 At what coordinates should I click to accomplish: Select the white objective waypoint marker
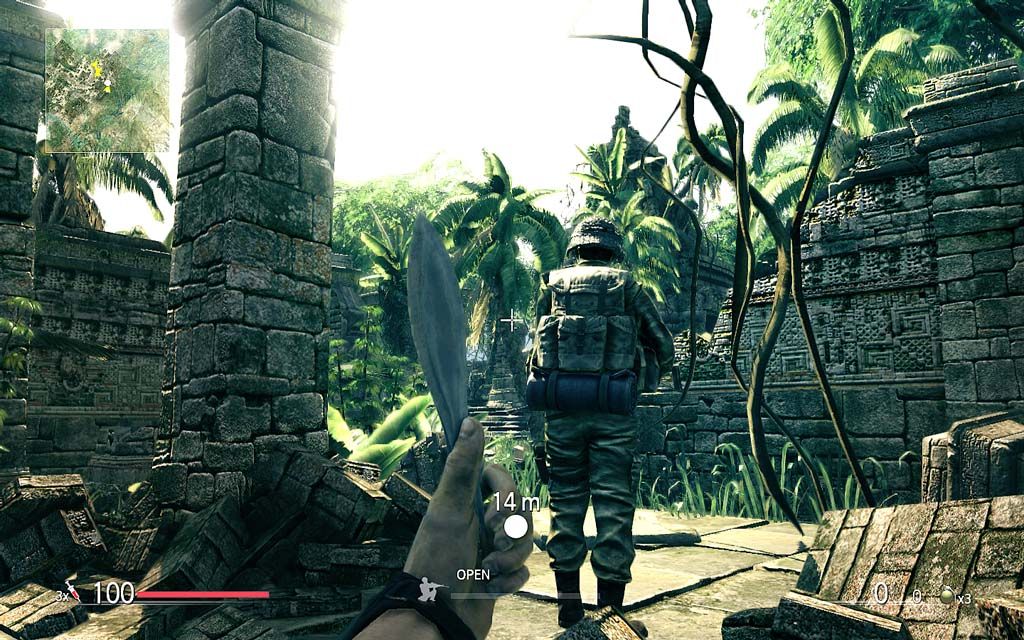tap(516, 526)
